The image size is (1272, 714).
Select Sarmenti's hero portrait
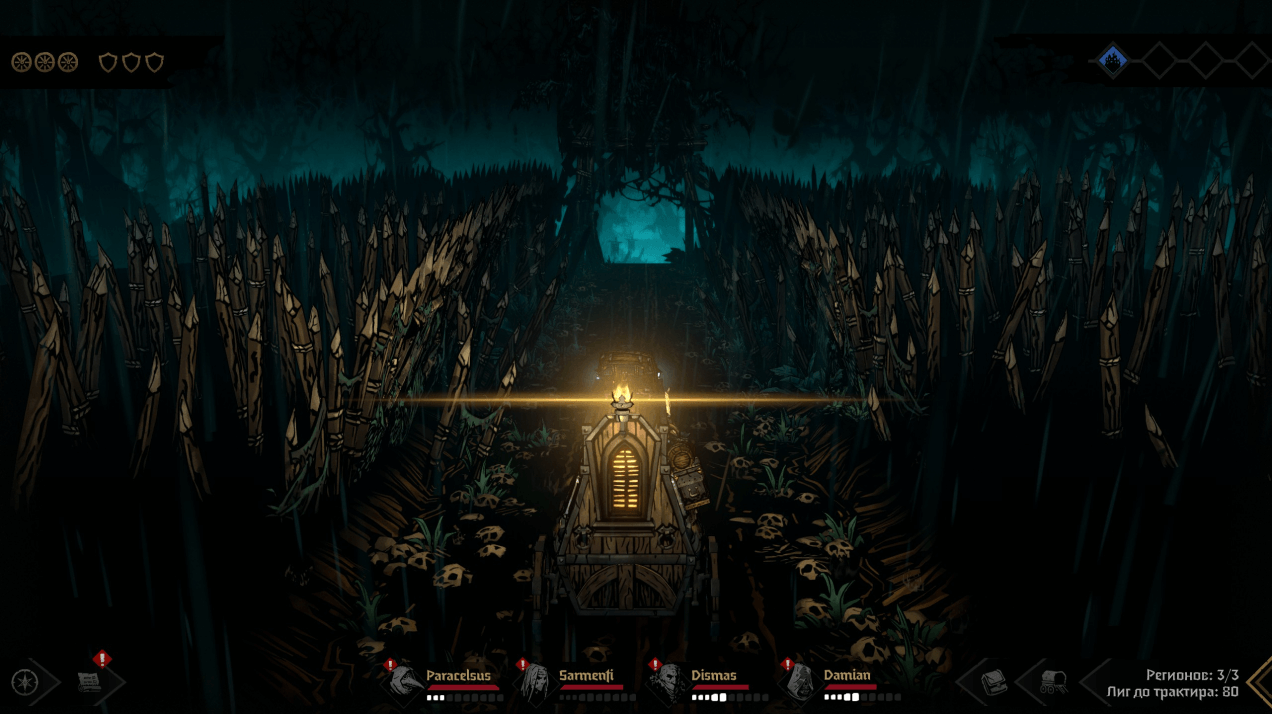[x=538, y=682]
